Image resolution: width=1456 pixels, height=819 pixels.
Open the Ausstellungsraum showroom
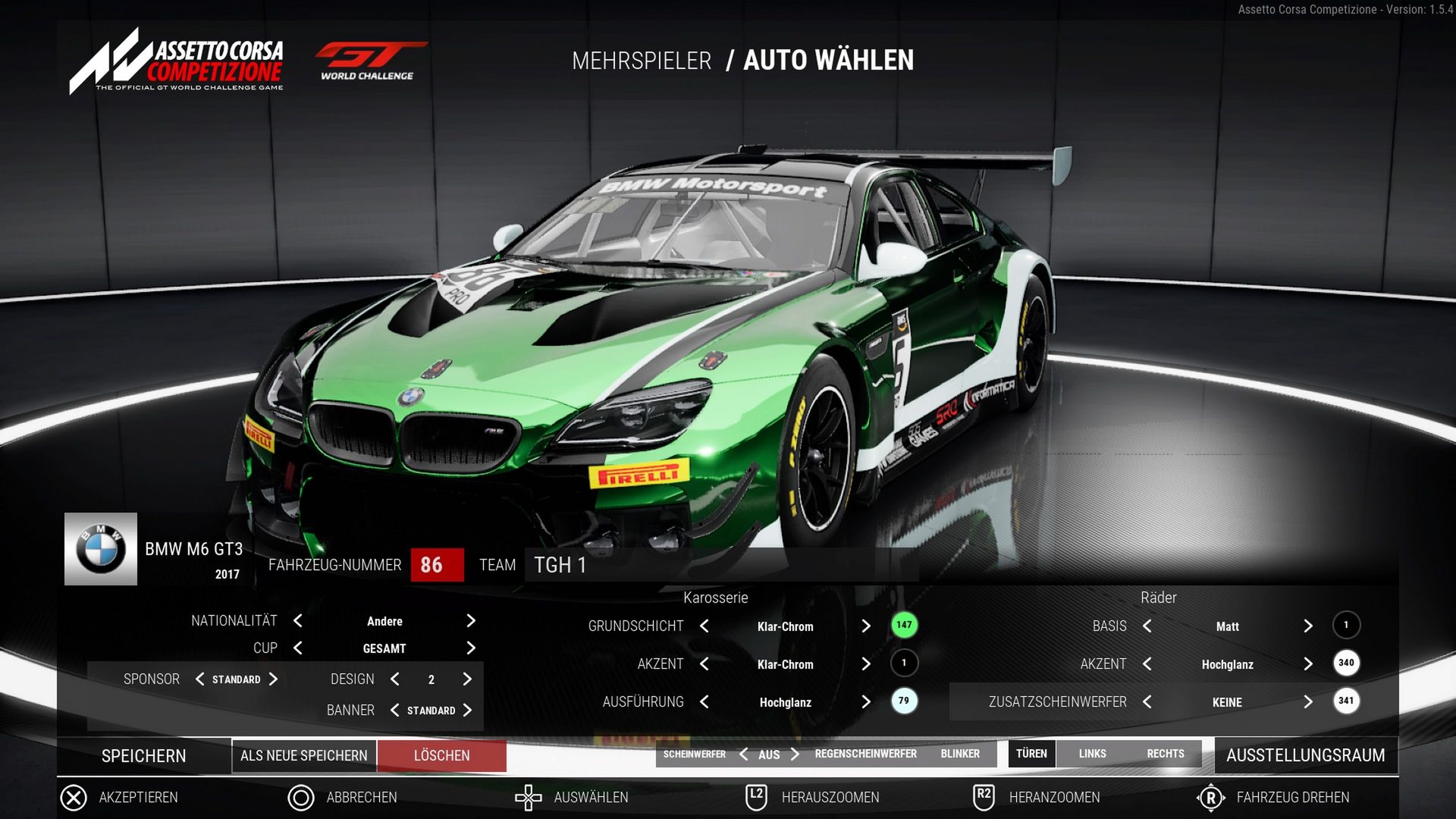(x=1305, y=755)
